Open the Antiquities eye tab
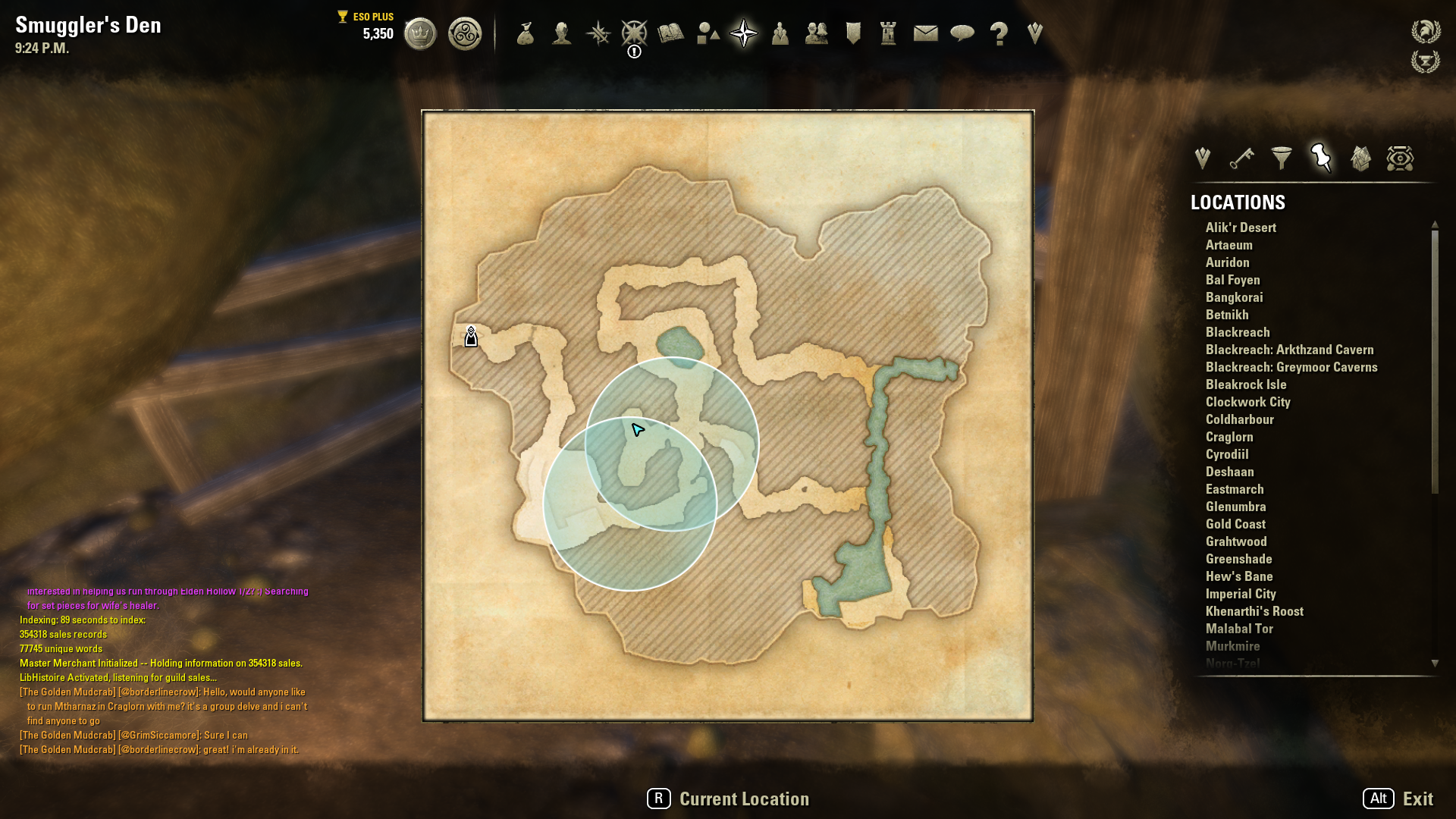Screen dimensions: 1456x819 tap(1400, 158)
